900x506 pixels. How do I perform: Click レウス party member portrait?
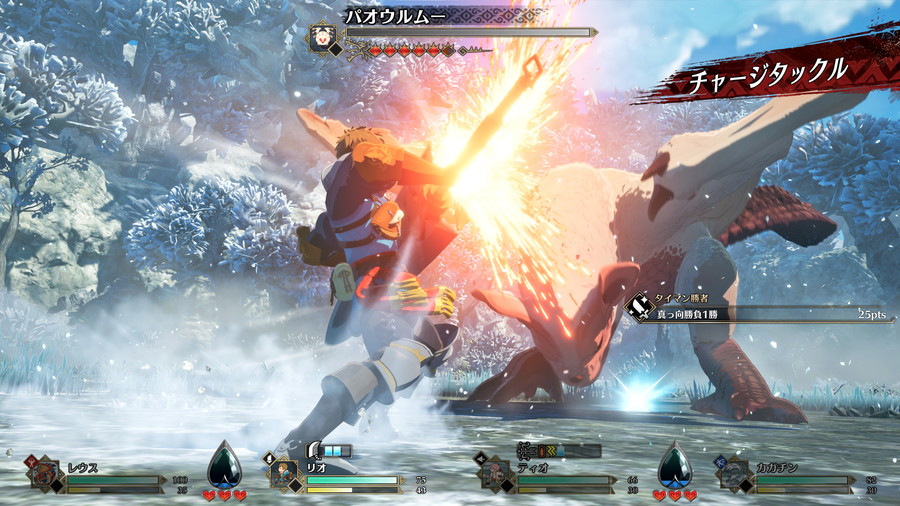tap(43, 474)
